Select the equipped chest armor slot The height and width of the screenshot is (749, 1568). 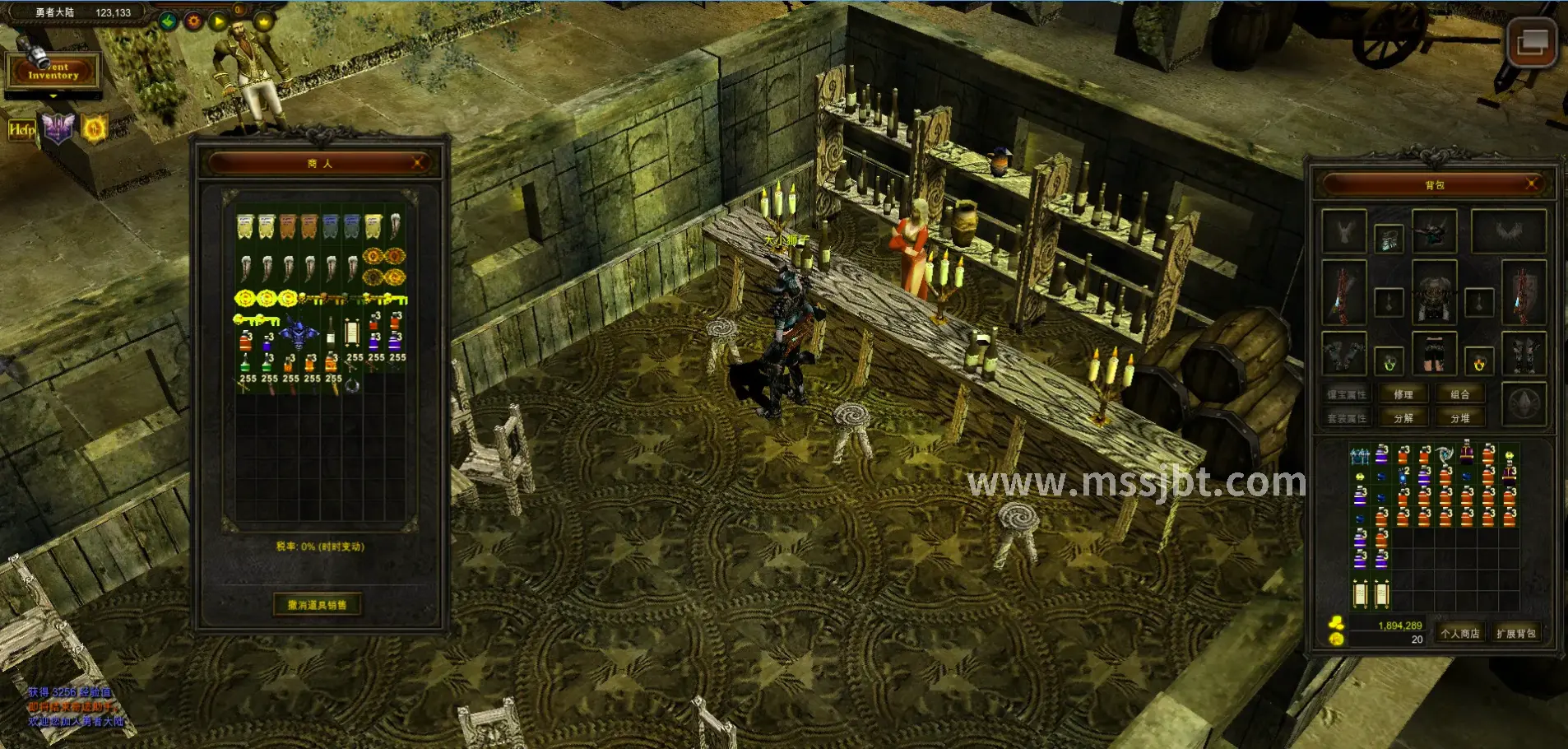[1434, 291]
